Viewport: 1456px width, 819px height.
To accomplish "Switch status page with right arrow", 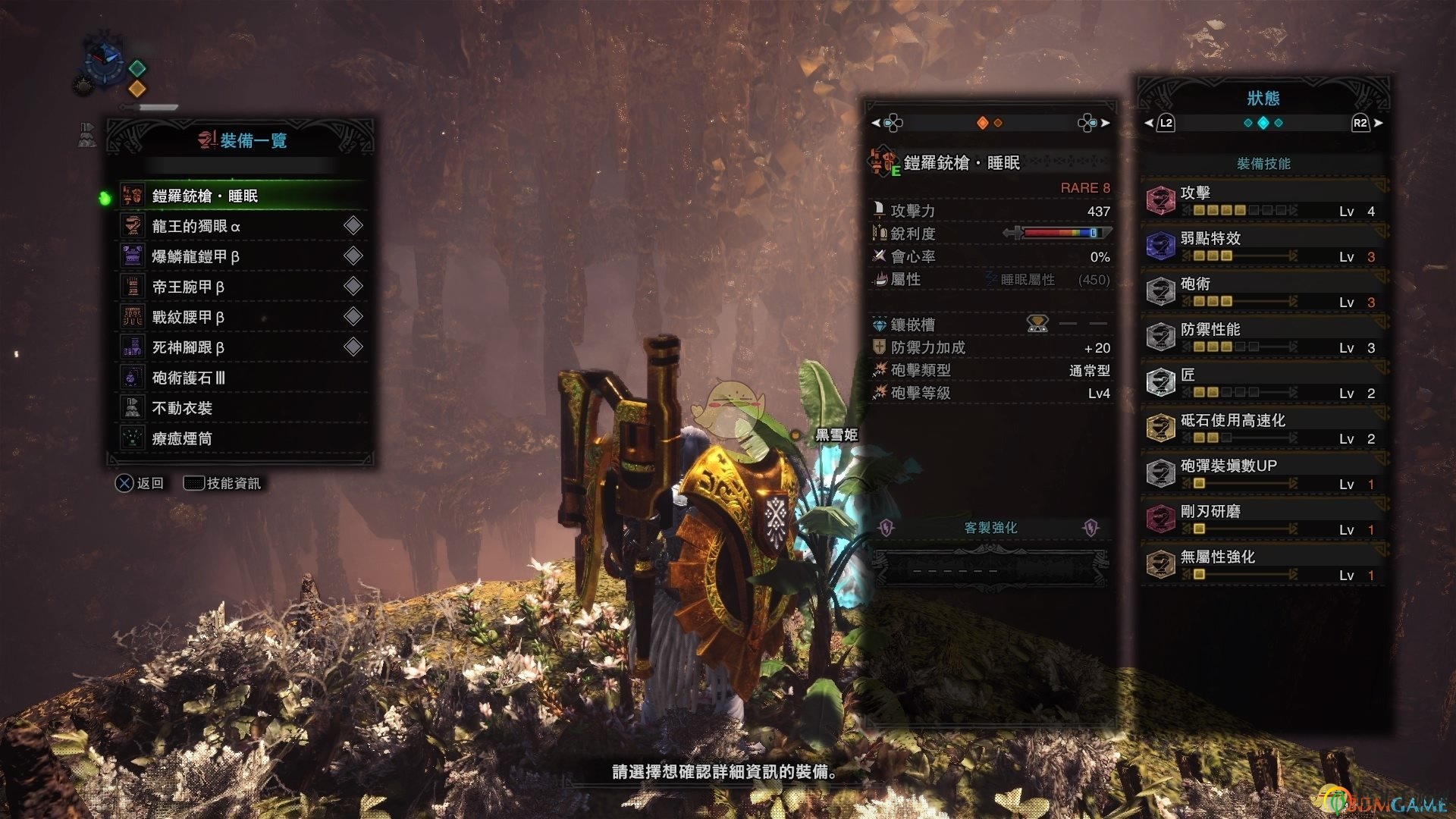I will [x=1378, y=123].
